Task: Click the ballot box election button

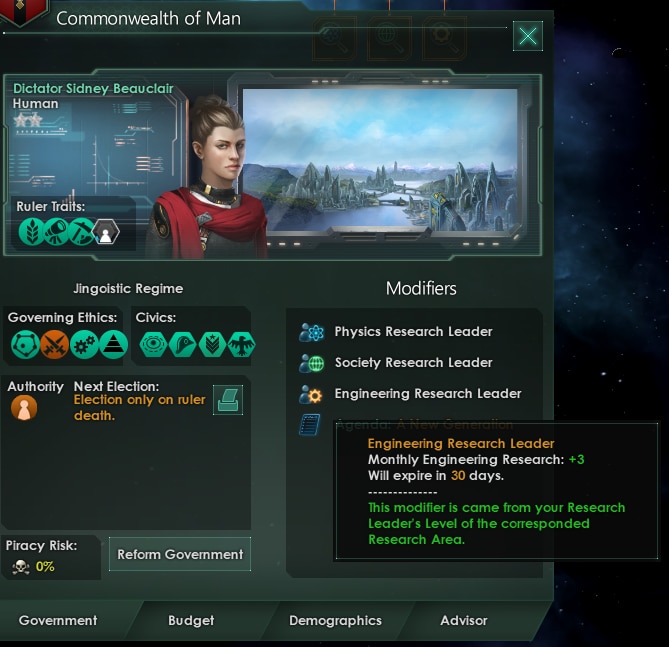Action: point(227,400)
